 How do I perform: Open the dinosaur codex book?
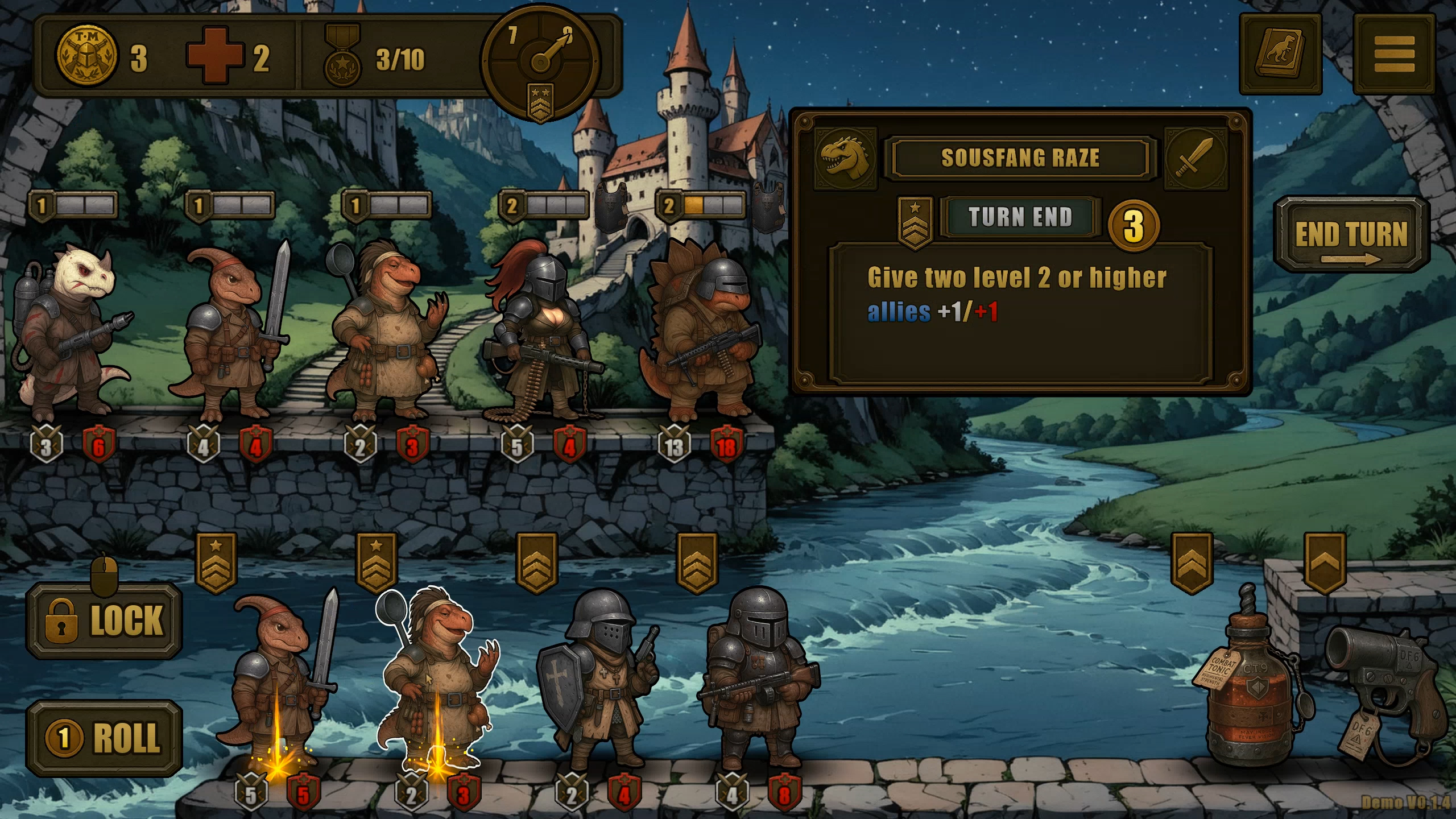click(x=1280, y=54)
